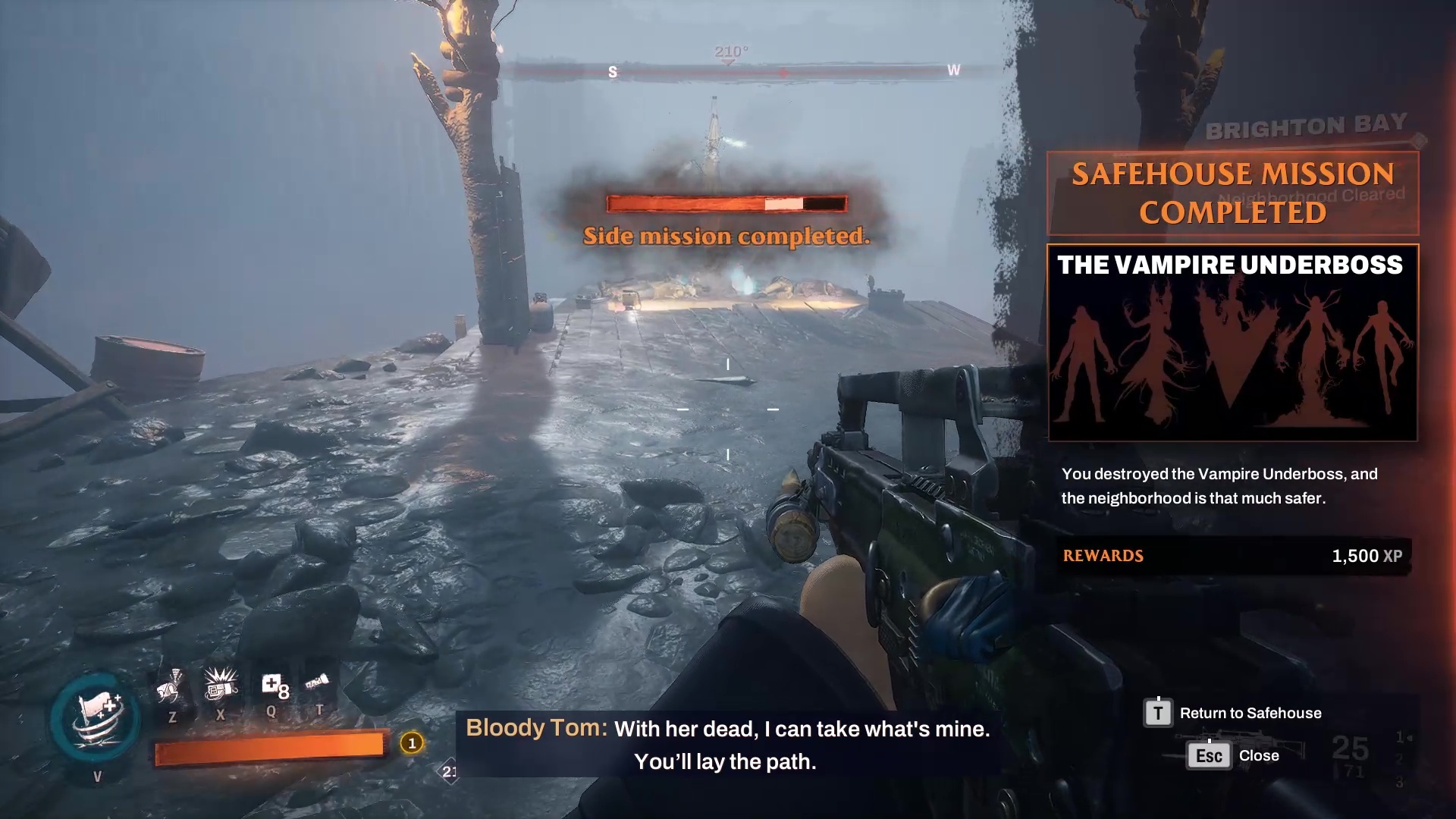Click the Esc keybind prompt next to Close
Screen dimensions: 1456x819
tap(1207, 755)
